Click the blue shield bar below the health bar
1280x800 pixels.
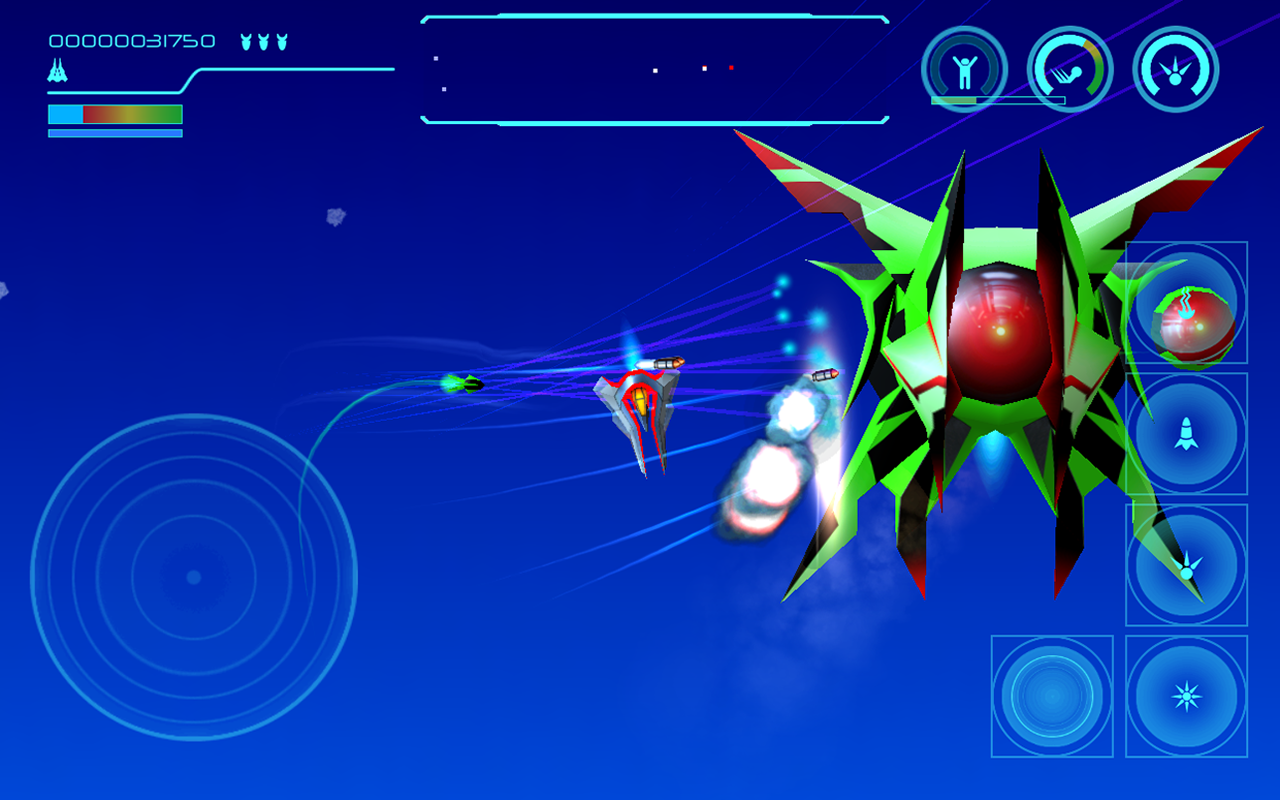pos(114,131)
